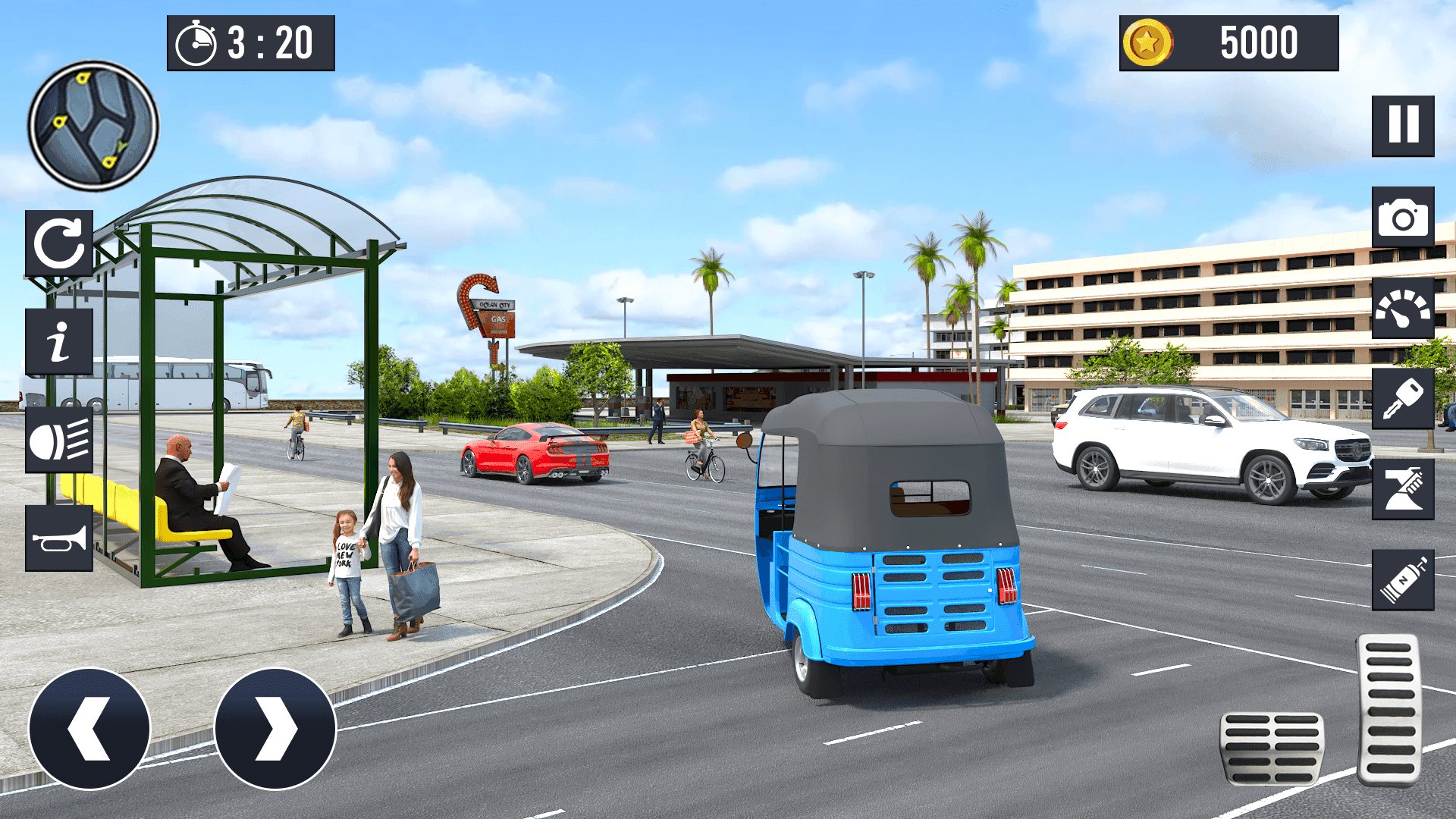Pause the game
Viewport: 1456px width, 819px height.
(x=1402, y=125)
